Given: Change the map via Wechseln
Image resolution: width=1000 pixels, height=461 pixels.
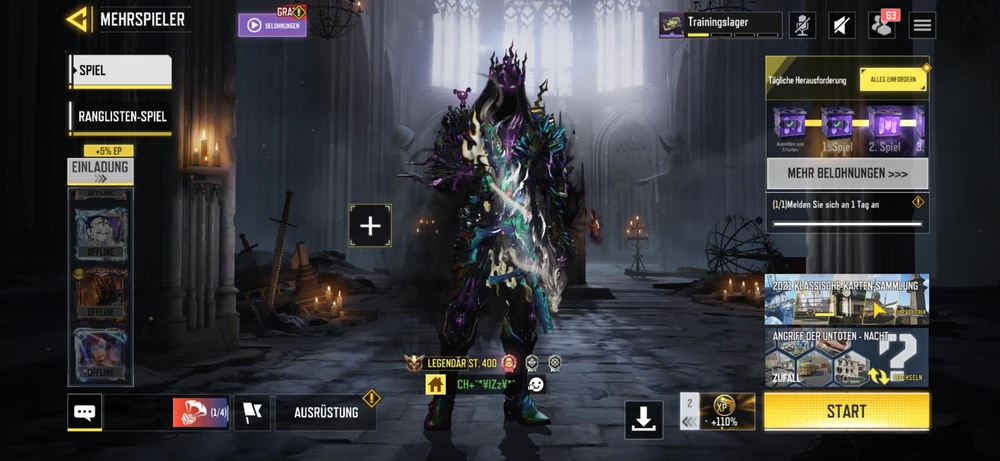Looking at the screenshot, I should coord(902,376).
